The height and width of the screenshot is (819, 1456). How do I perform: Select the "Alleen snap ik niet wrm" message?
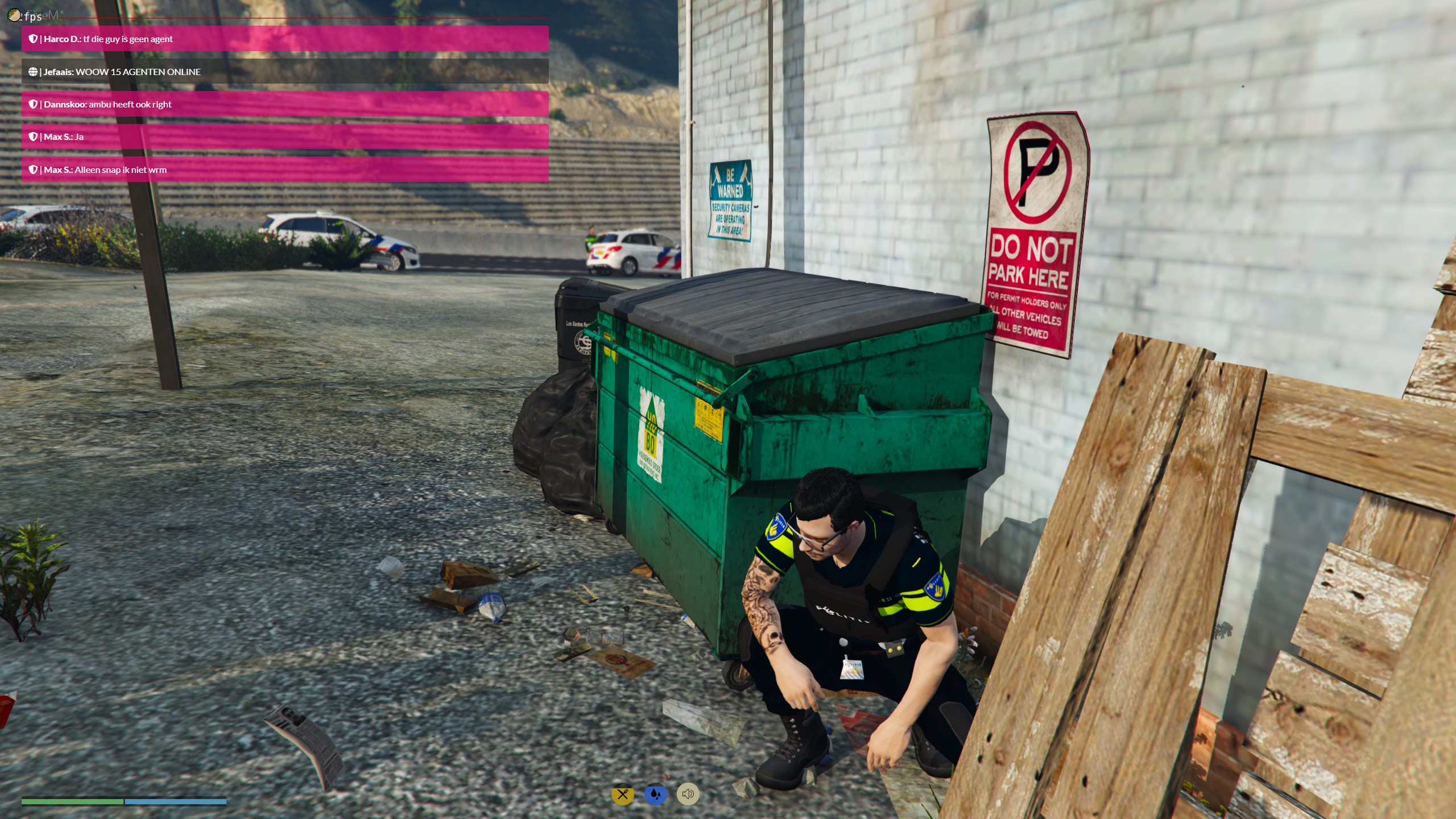284,169
